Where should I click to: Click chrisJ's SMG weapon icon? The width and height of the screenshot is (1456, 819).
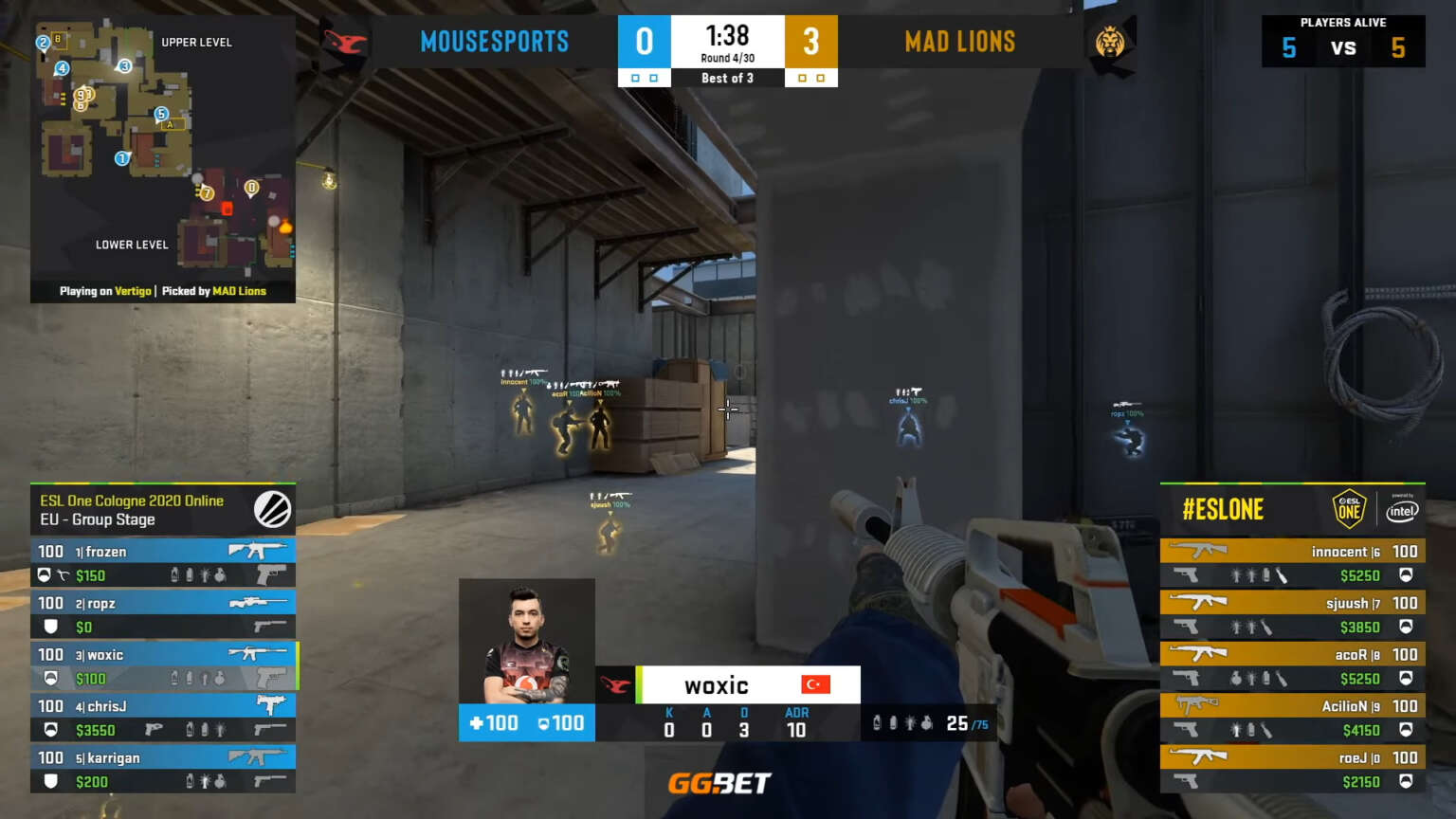click(x=271, y=702)
